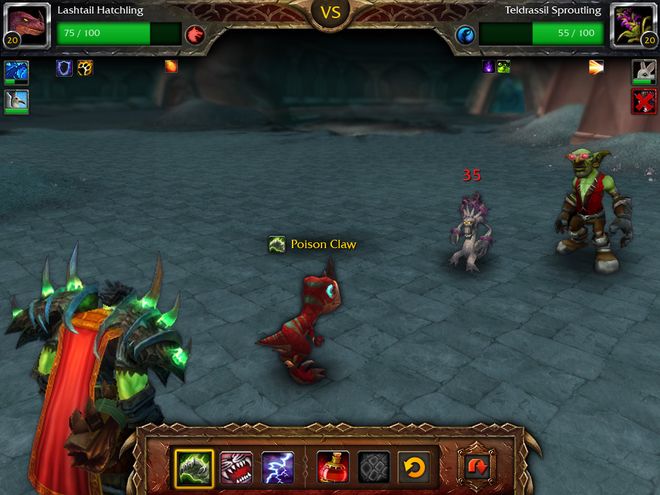Inspect the orange streak weather effect icon

tap(596, 67)
